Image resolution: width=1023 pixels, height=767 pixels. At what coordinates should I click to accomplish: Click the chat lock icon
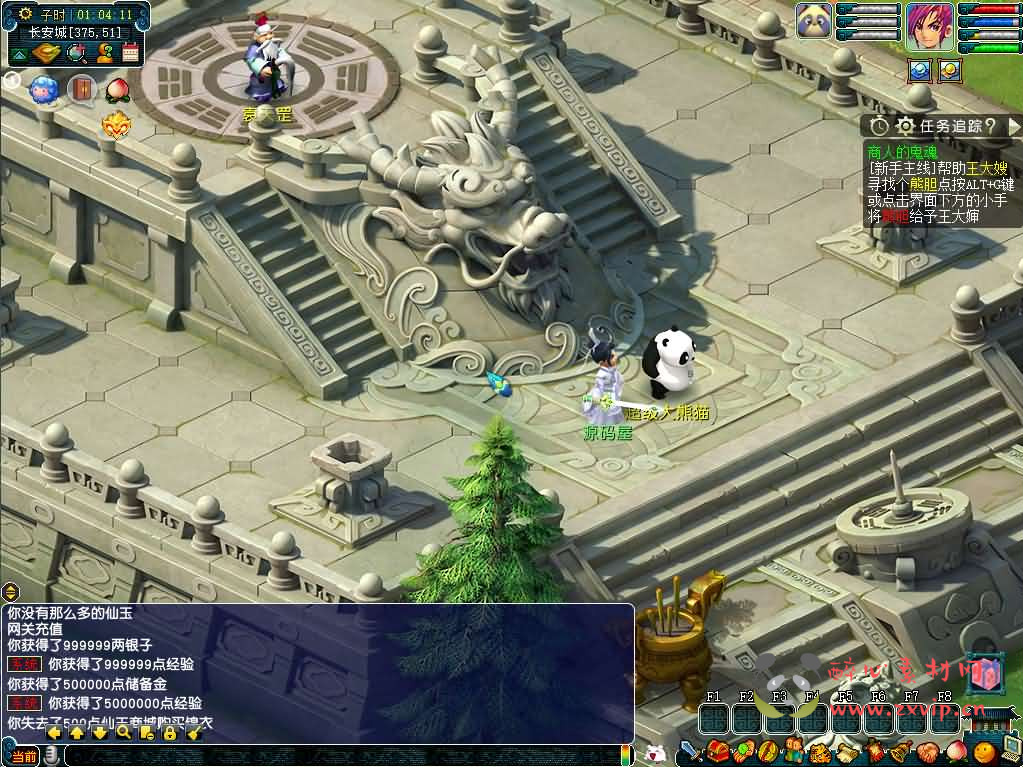click(169, 733)
